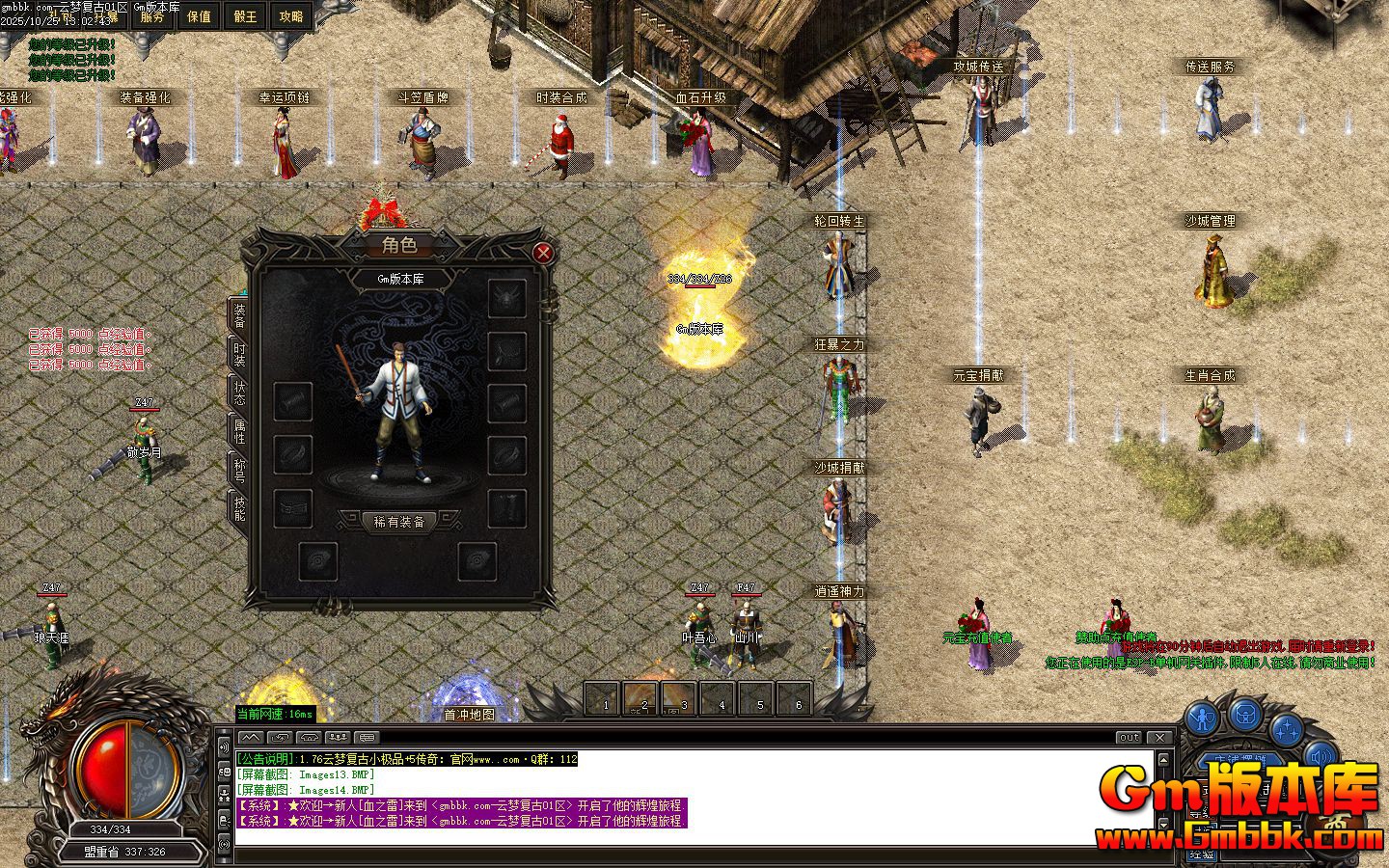Open the 攻略 guide menu
The image size is (1389, 868).
click(x=290, y=16)
